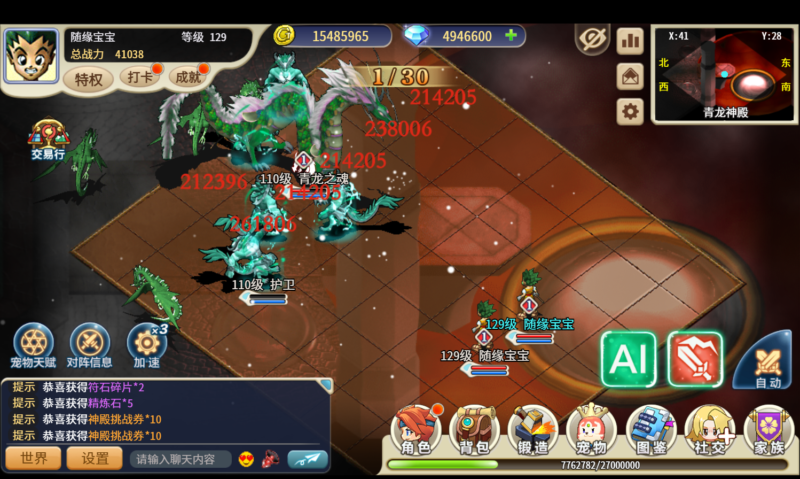Activate the green AI button

point(628,359)
